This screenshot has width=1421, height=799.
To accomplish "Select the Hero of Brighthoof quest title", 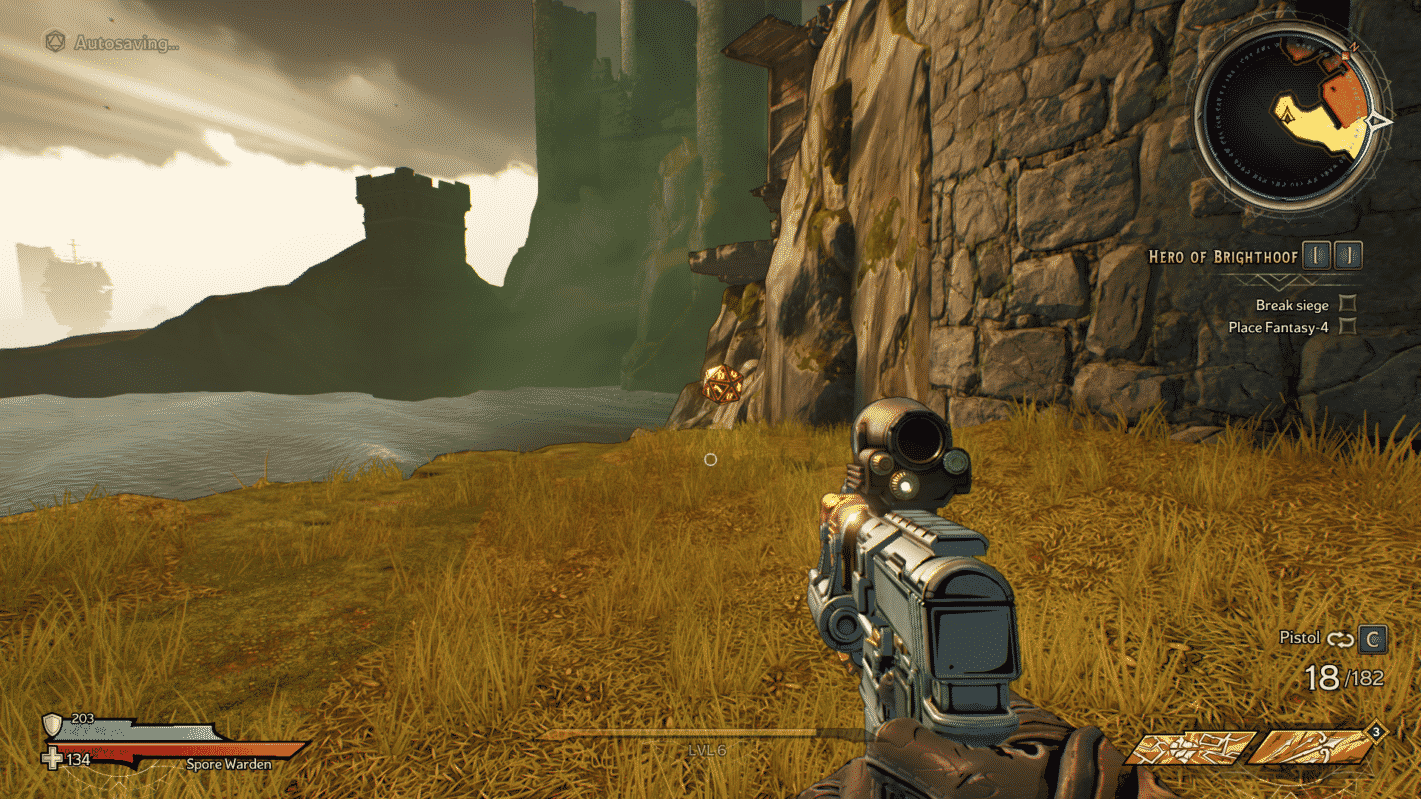I will 1223,257.
